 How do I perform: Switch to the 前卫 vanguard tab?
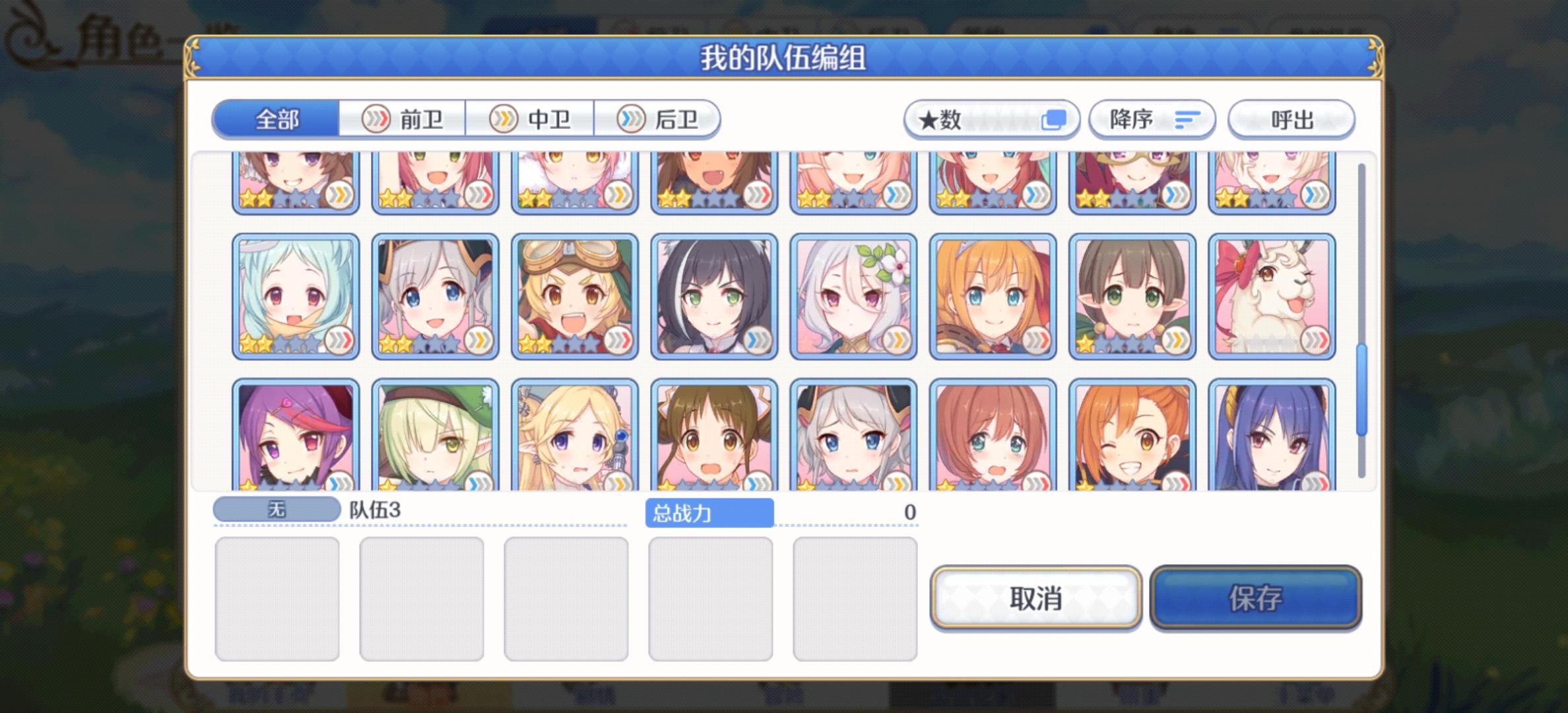coord(401,119)
